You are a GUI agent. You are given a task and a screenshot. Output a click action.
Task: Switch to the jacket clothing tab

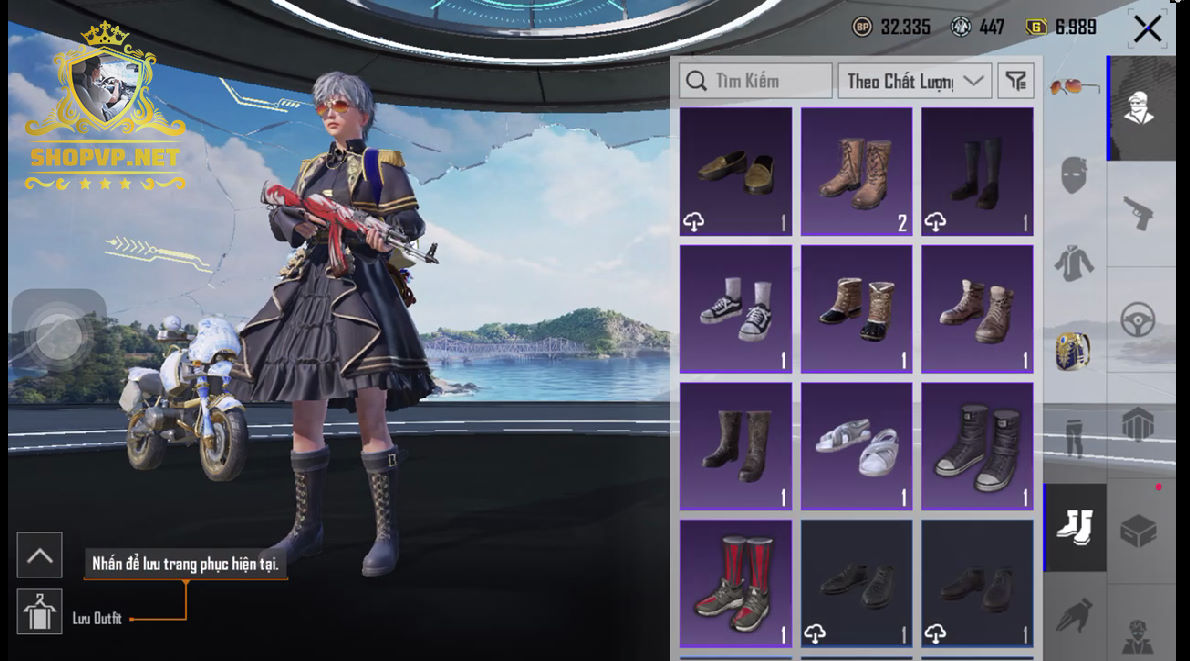click(x=1075, y=262)
